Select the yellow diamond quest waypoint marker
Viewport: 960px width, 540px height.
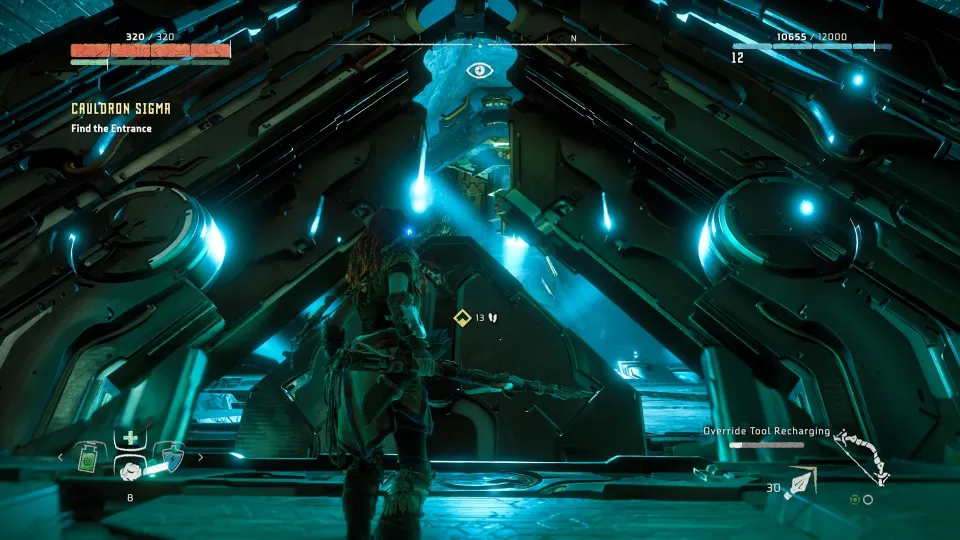coord(462,318)
